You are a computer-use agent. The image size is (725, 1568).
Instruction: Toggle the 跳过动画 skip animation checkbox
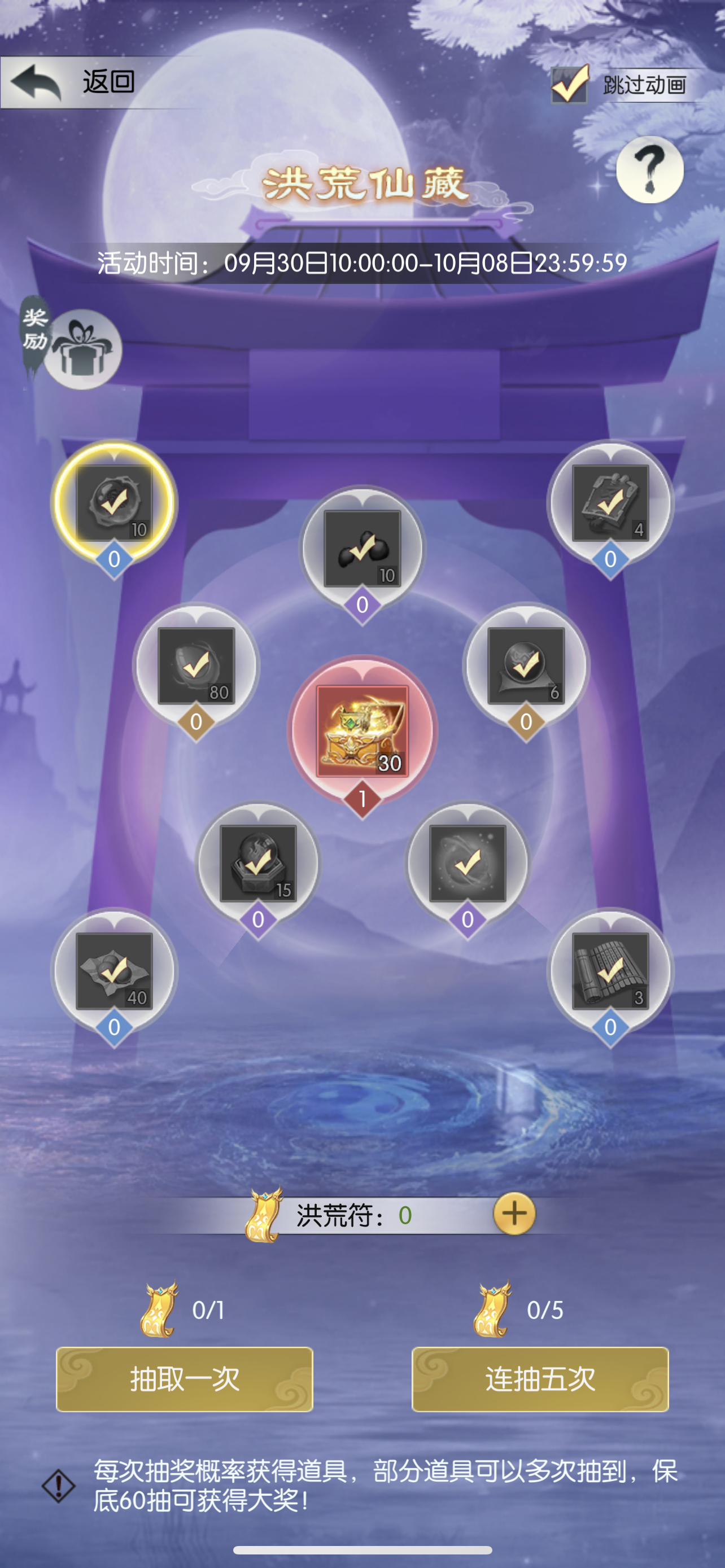point(569,85)
